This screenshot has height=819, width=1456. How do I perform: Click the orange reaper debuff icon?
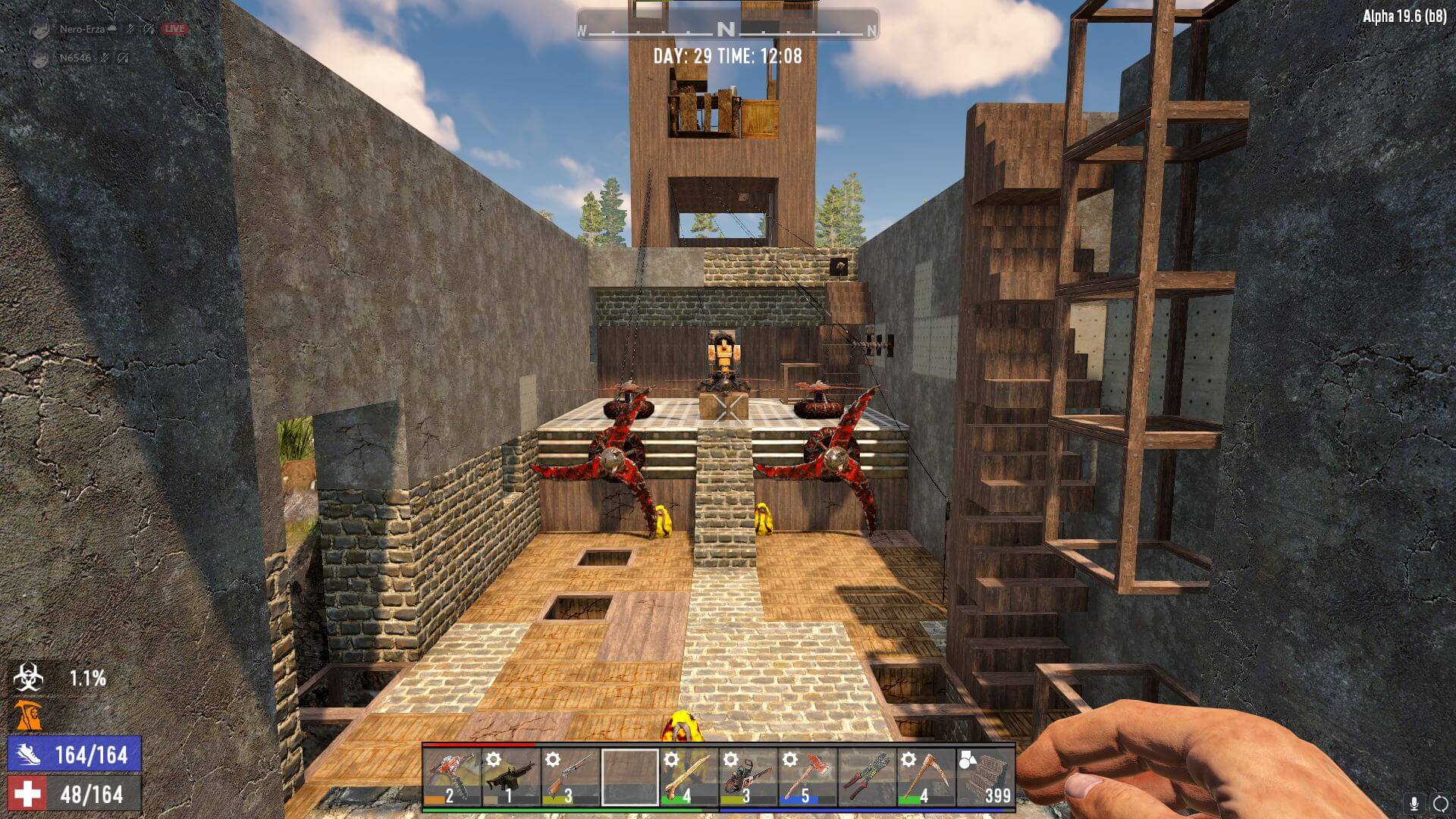coord(27,717)
